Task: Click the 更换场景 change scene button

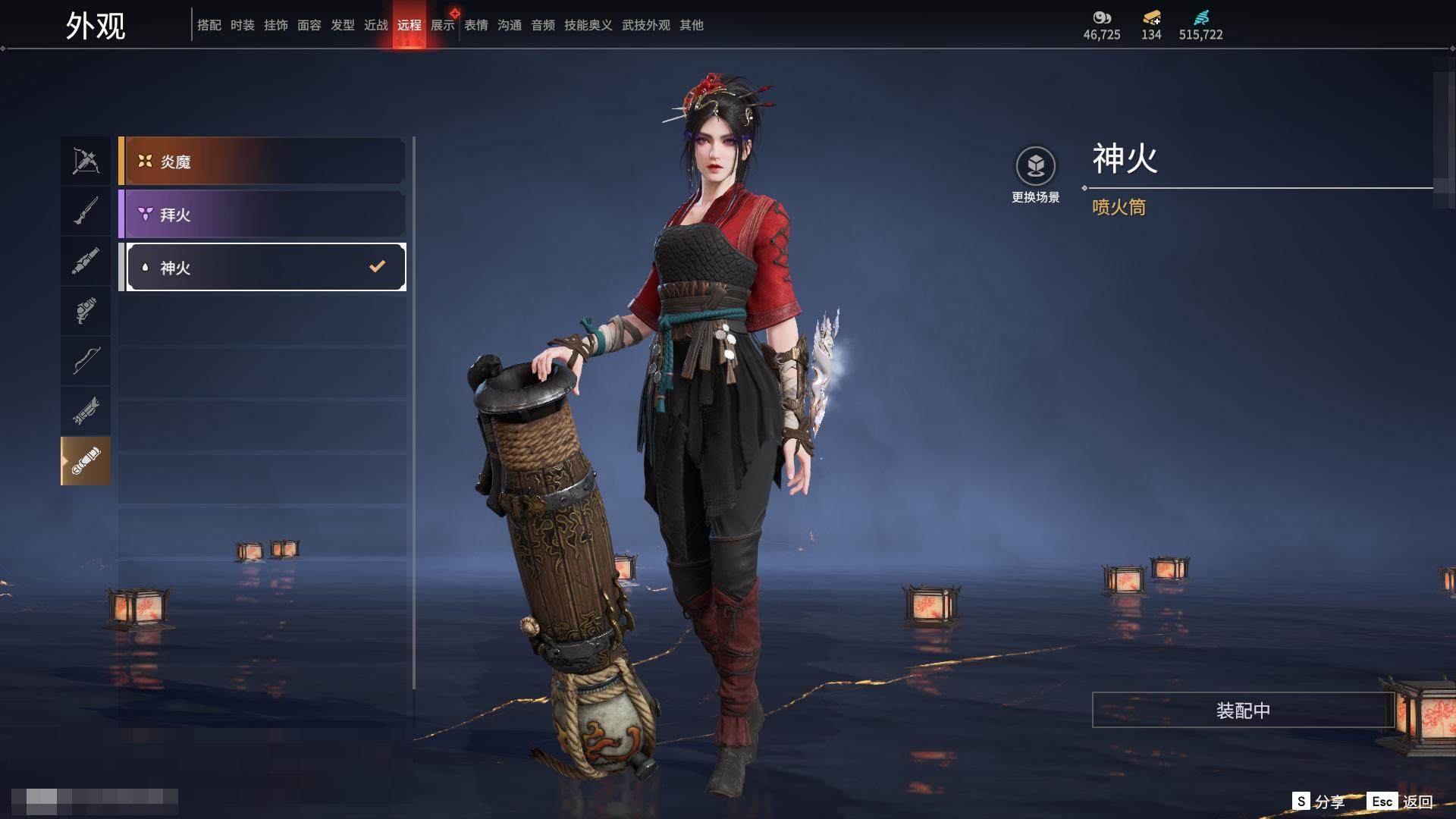Action: pyautogui.click(x=1035, y=175)
